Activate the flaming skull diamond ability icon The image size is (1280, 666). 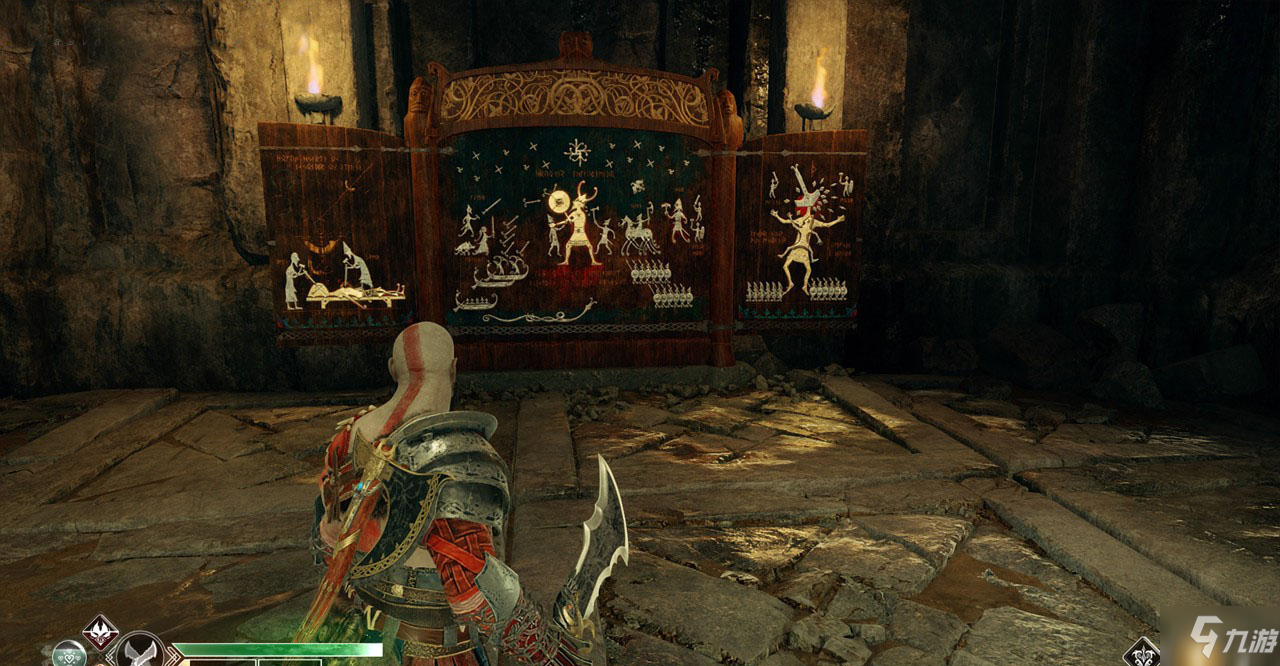point(101,632)
